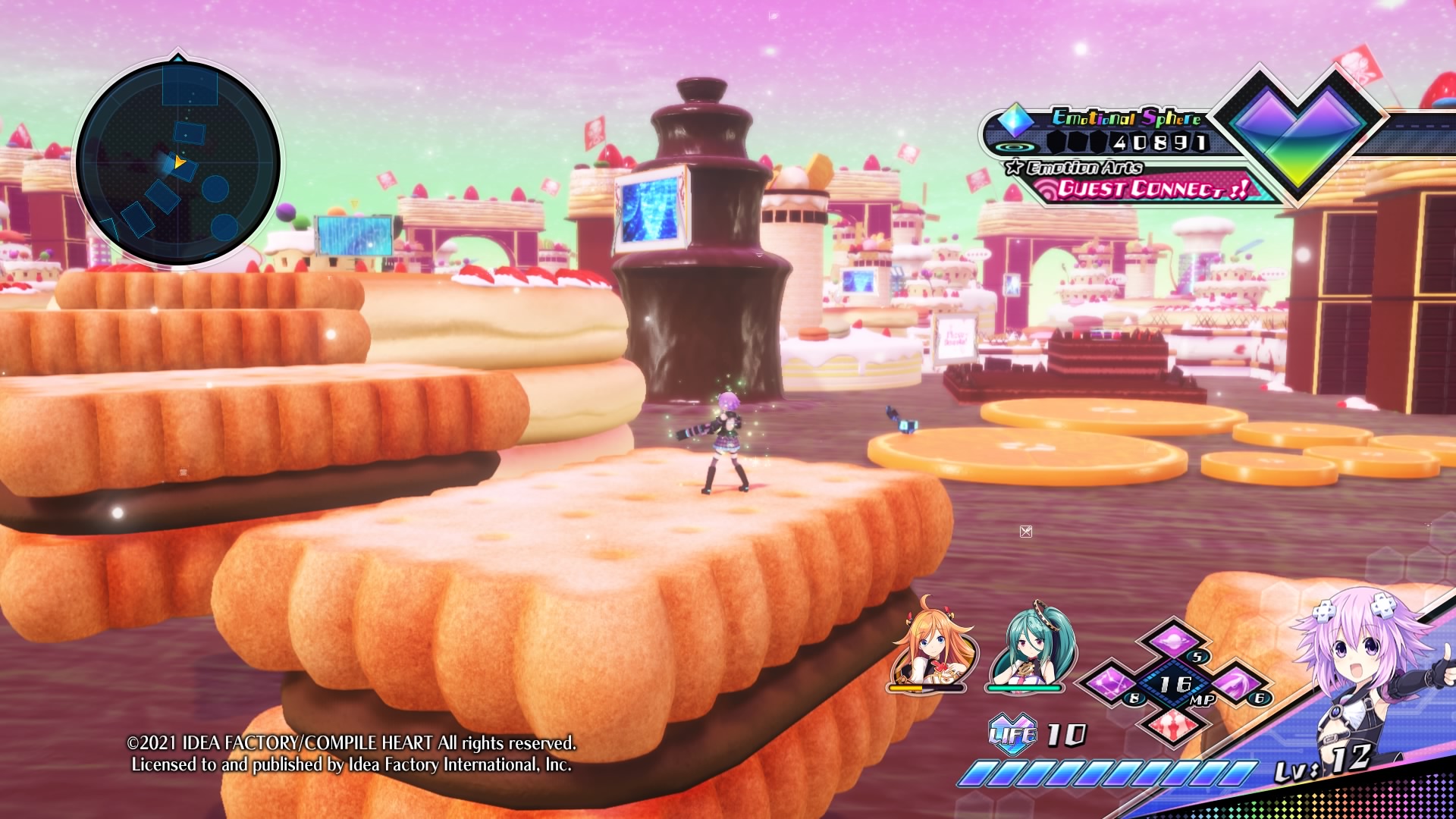Use the constellation skill costing 8 MP
Viewport: 1456px width, 819px height.
[x=1112, y=682]
